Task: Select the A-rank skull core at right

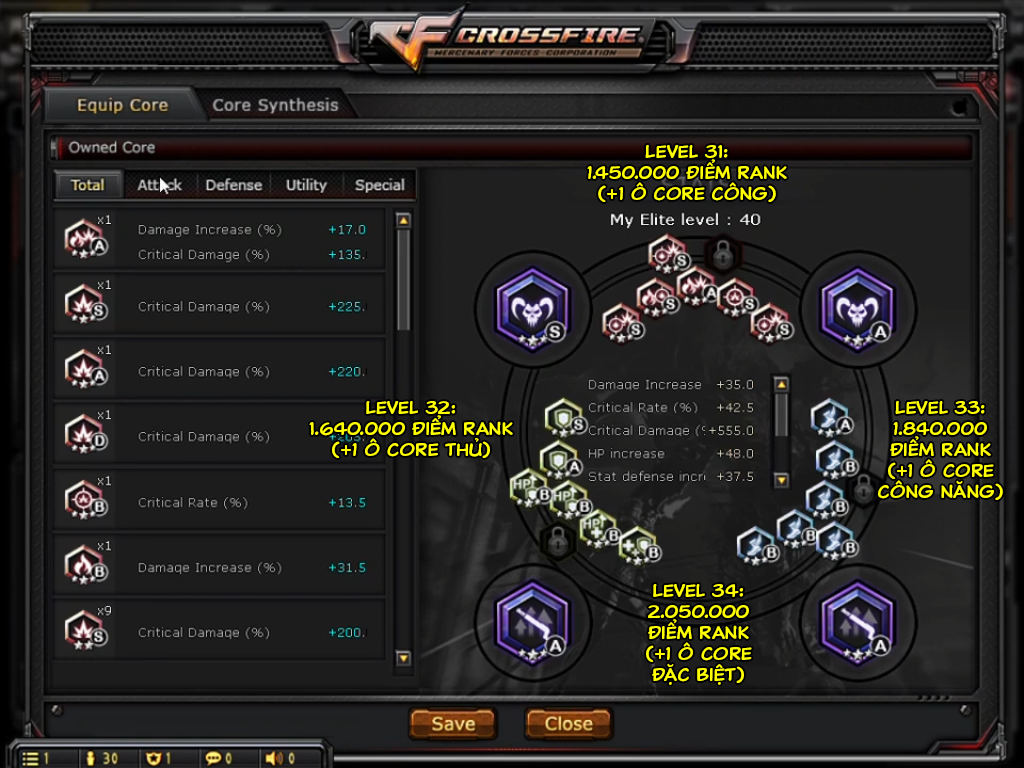Action: (857, 309)
